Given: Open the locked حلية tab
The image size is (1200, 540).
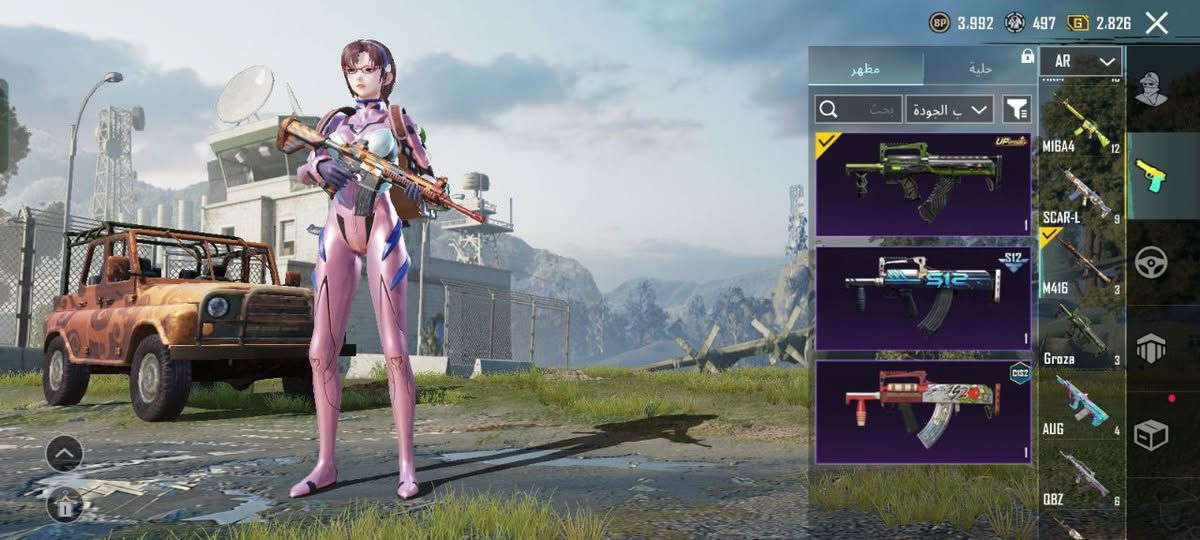Looking at the screenshot, I should tap(980, 67).
